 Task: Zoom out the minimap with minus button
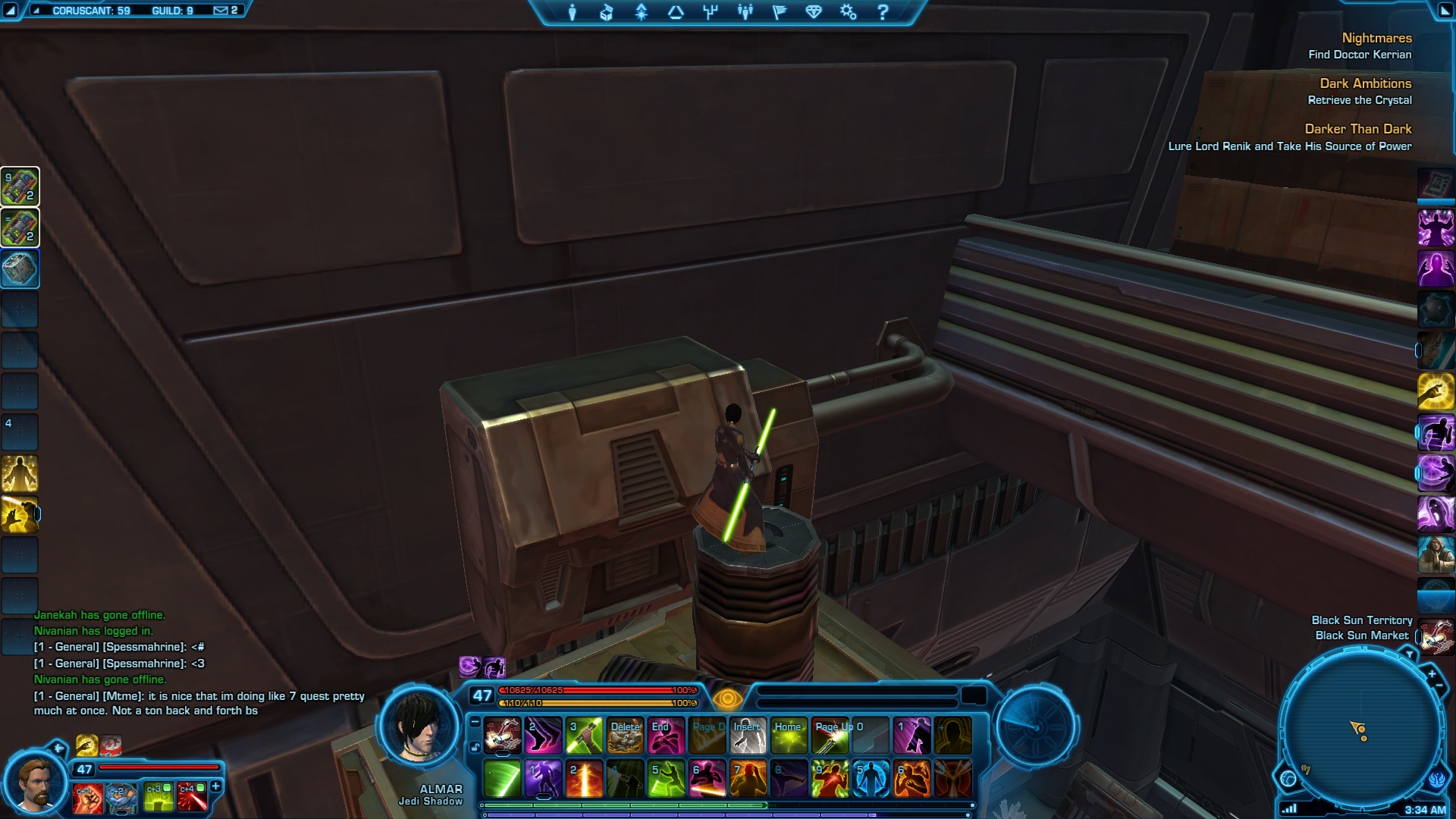click(x=1439, y=686)
